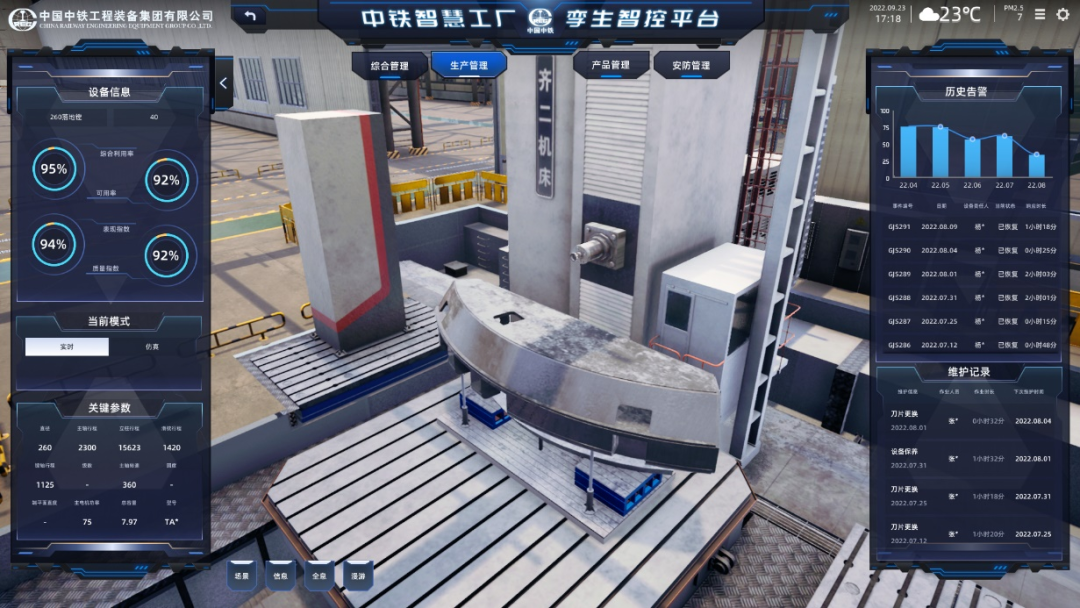Screen dimensions: 1080x608
Task: Click the 场景 scene button
Action: [240, 576]
